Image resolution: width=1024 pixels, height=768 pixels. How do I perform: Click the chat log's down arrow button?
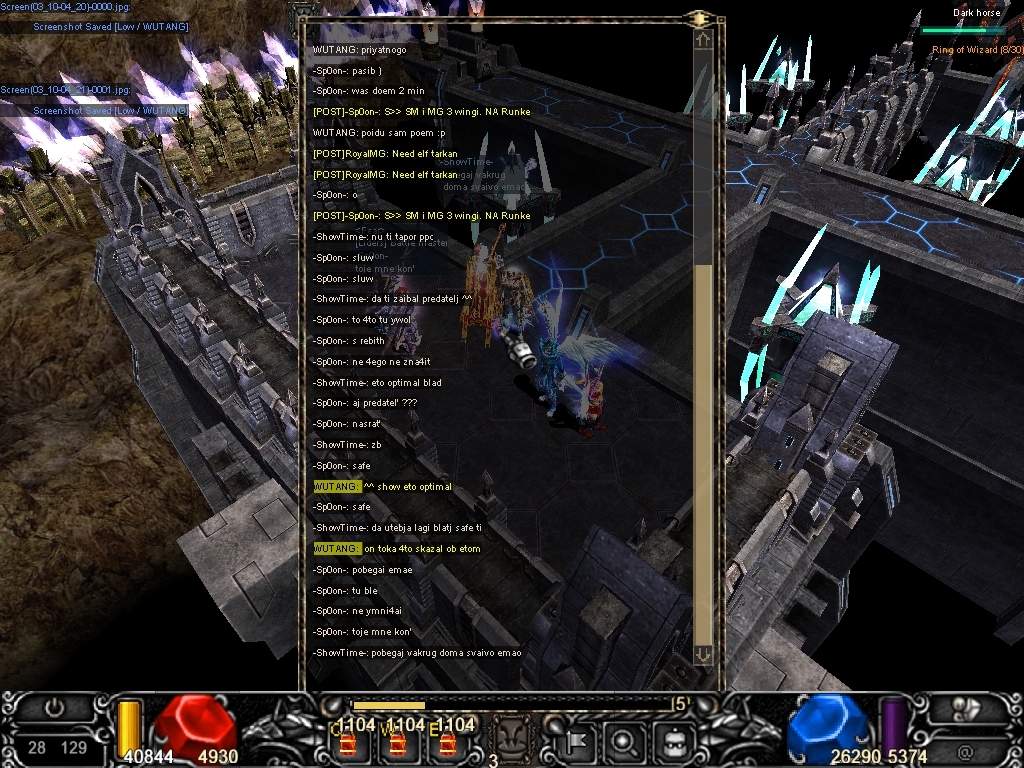(703, 653)
